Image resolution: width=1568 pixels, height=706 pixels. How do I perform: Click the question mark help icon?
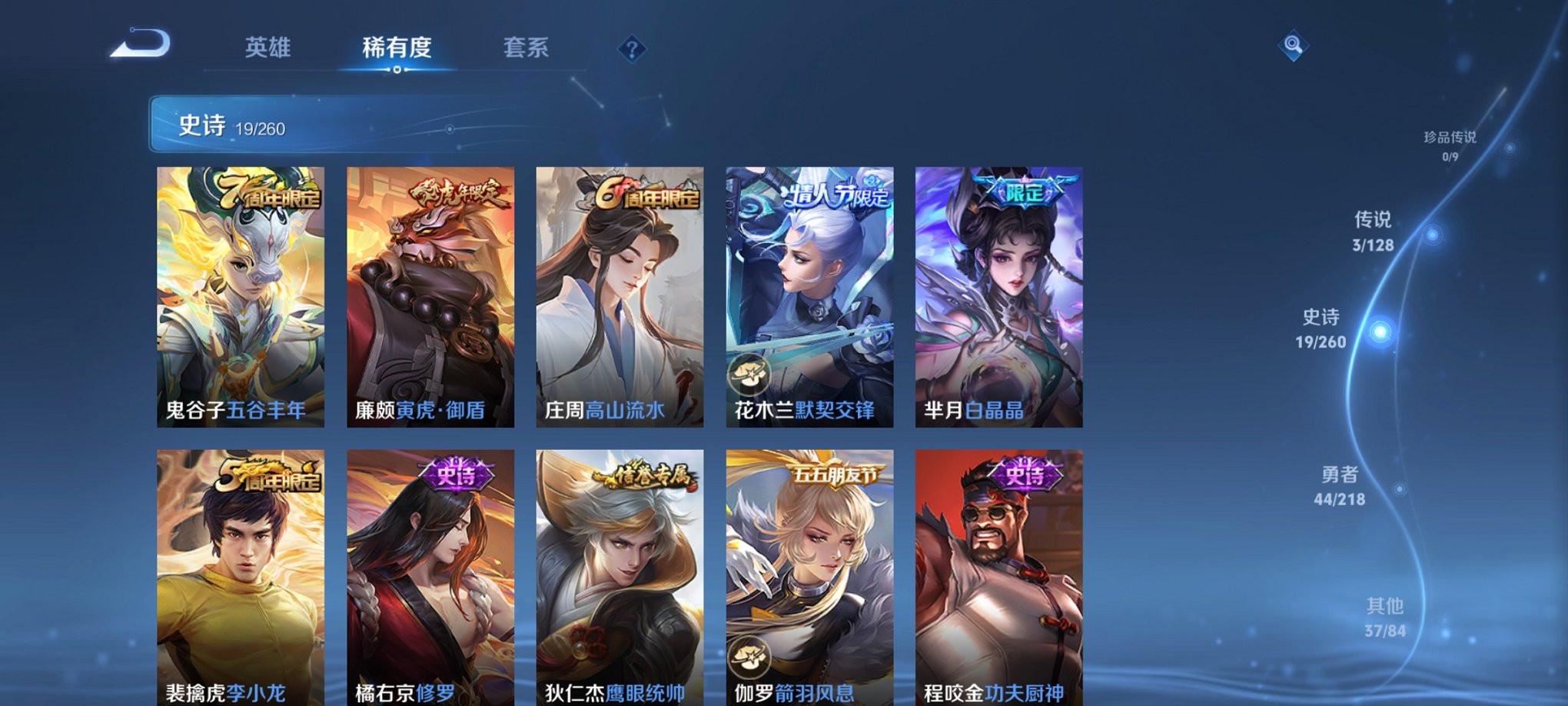coord(633,50)
